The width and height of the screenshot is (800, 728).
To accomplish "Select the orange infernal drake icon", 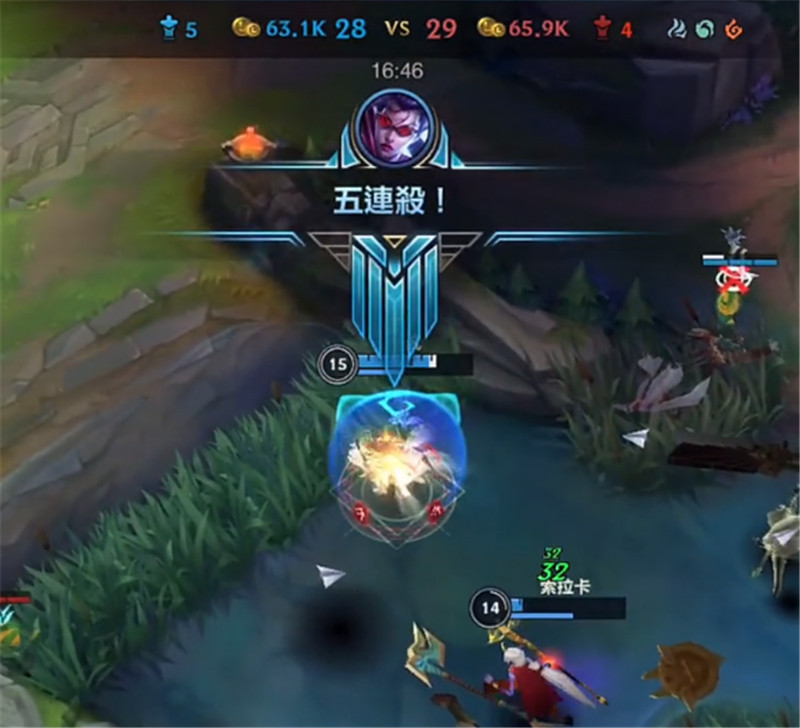I will pyautogui.click(x=733, y=29).
